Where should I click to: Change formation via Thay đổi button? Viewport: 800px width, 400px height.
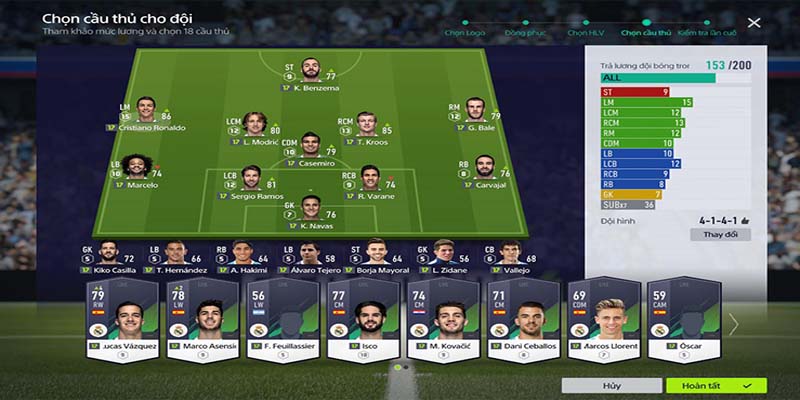point(720,234)
